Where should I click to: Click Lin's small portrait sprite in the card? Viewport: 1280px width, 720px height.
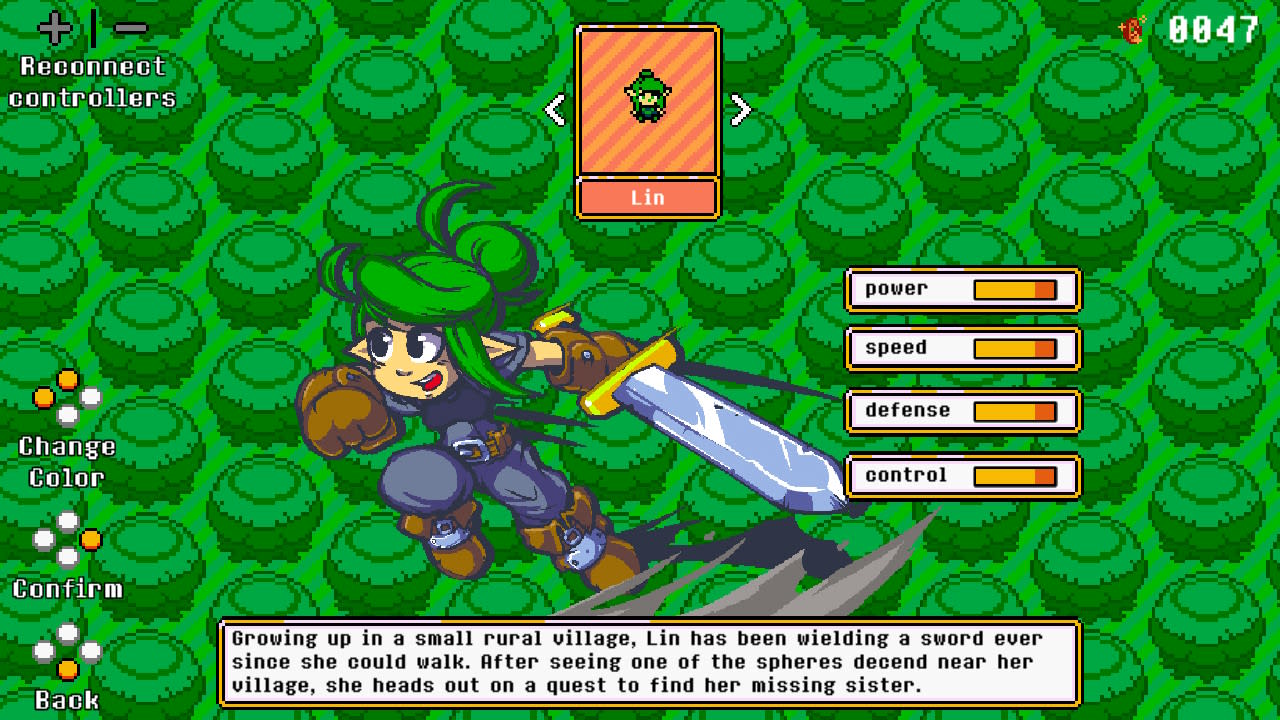click(x=647, y=97)
